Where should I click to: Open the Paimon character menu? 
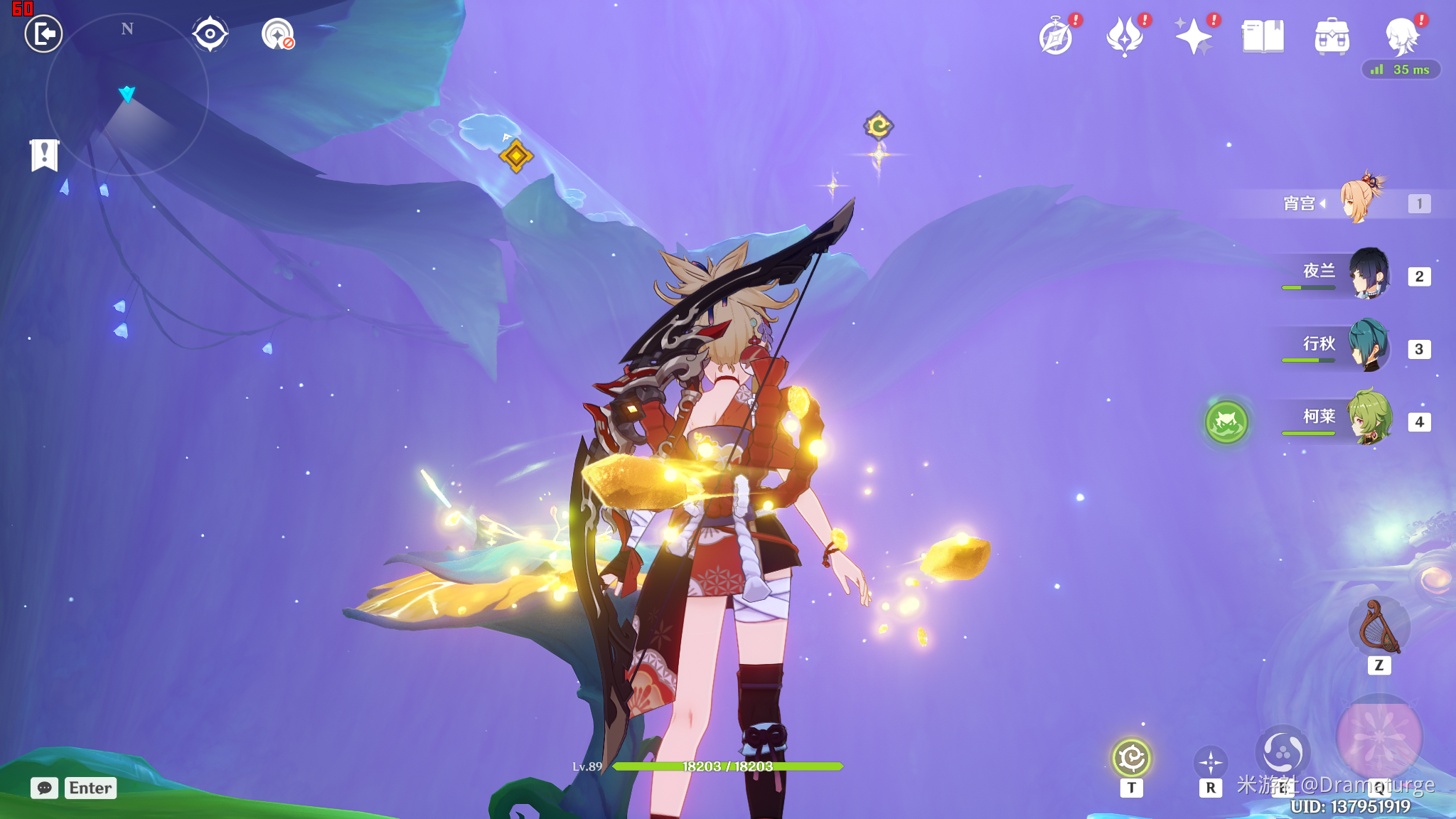(x=1401, y=36)
